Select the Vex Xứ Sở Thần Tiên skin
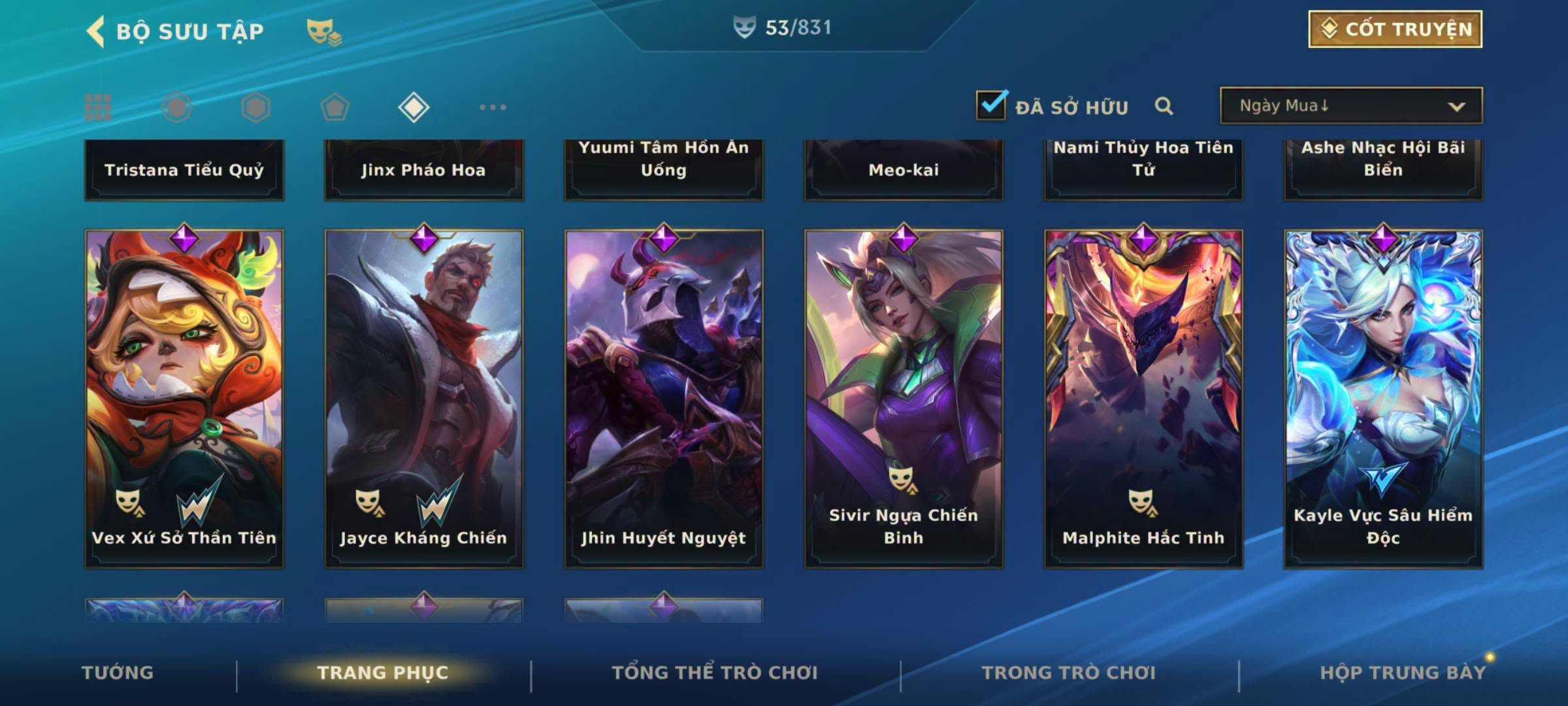1568x706 pixels. (184, 399)
